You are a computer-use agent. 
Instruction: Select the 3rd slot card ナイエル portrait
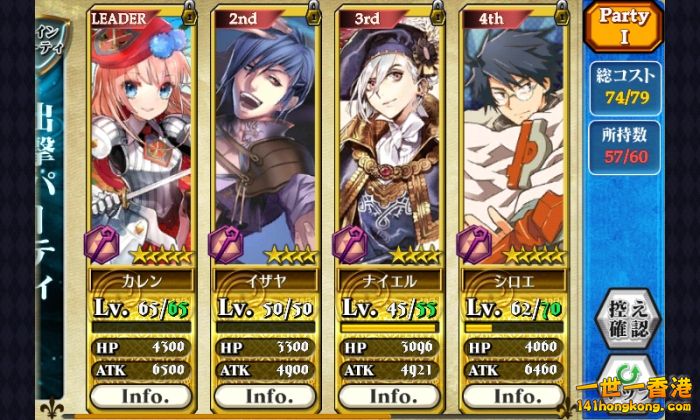pos(391,130)
